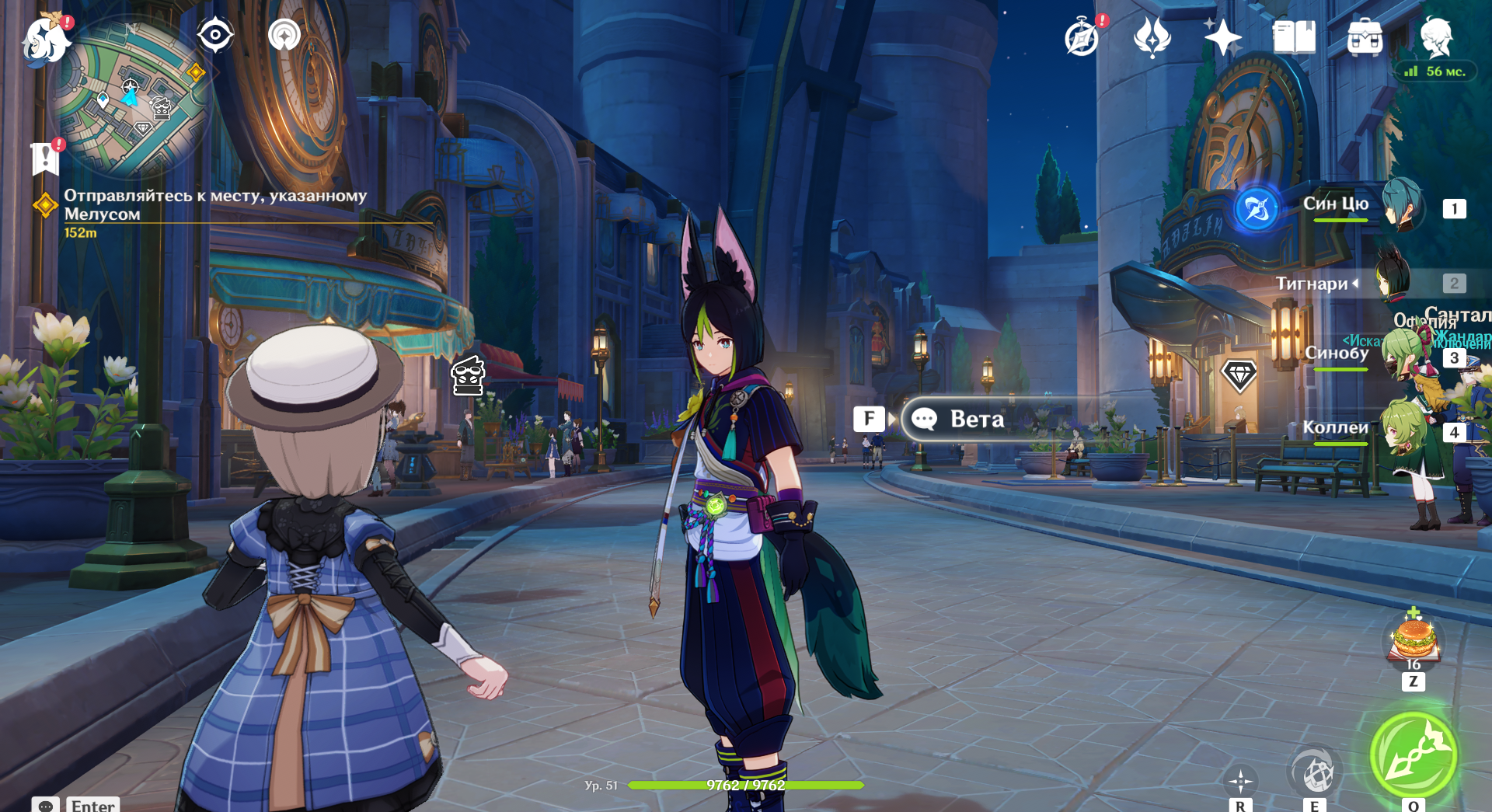Open the quest log bookmark icon

click(45, 159)
